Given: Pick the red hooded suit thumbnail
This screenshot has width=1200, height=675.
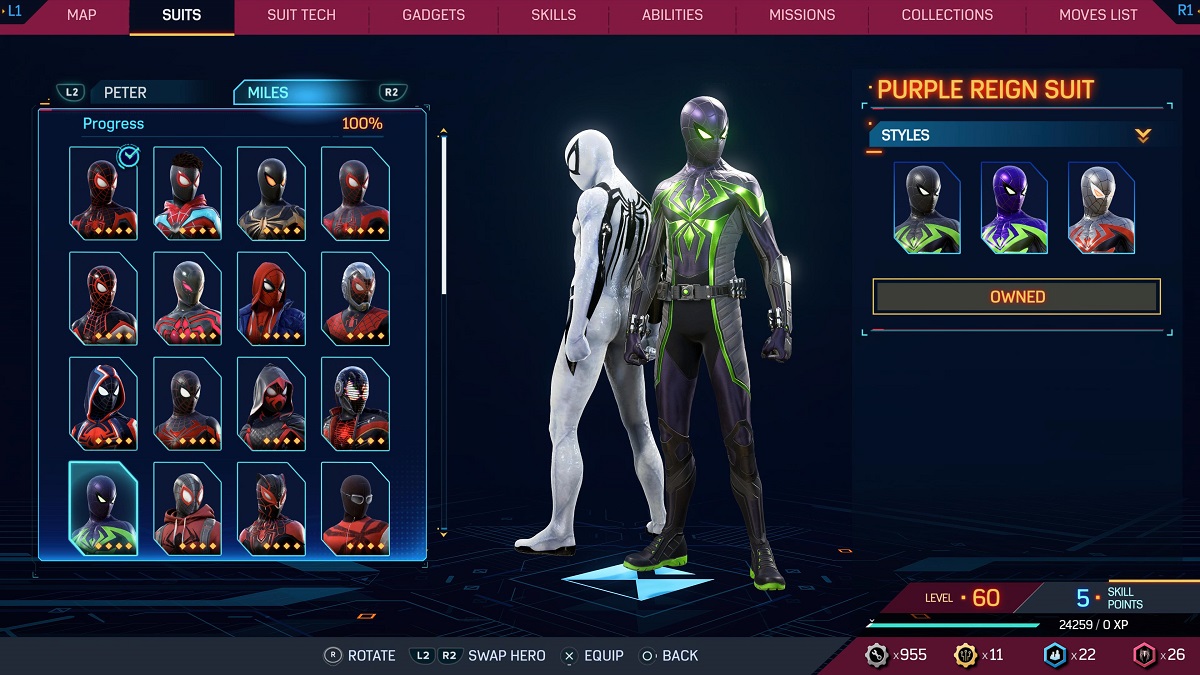Looking at the screenshot, I should (272, 298).
